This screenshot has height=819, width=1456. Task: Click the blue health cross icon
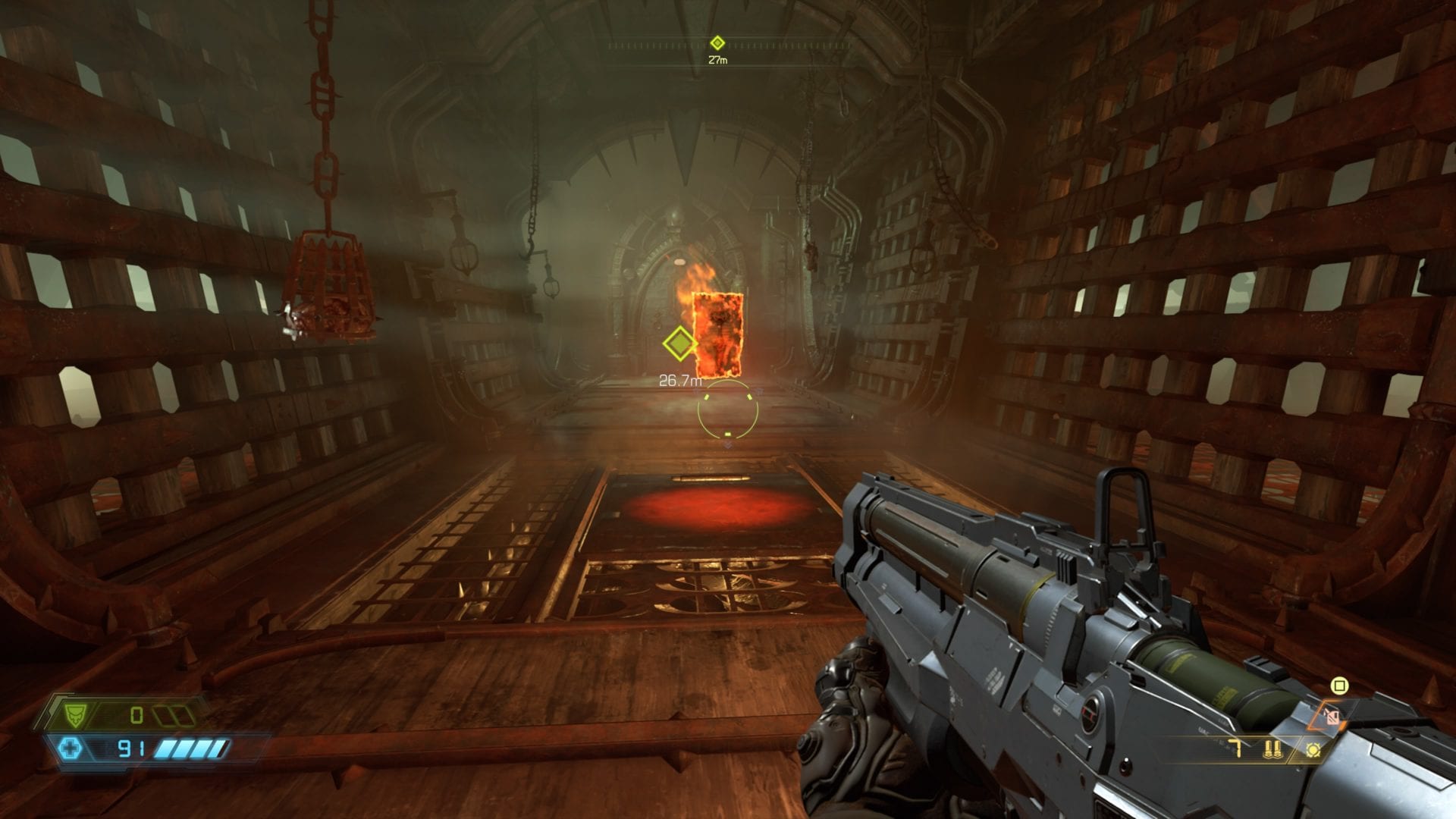70,749
